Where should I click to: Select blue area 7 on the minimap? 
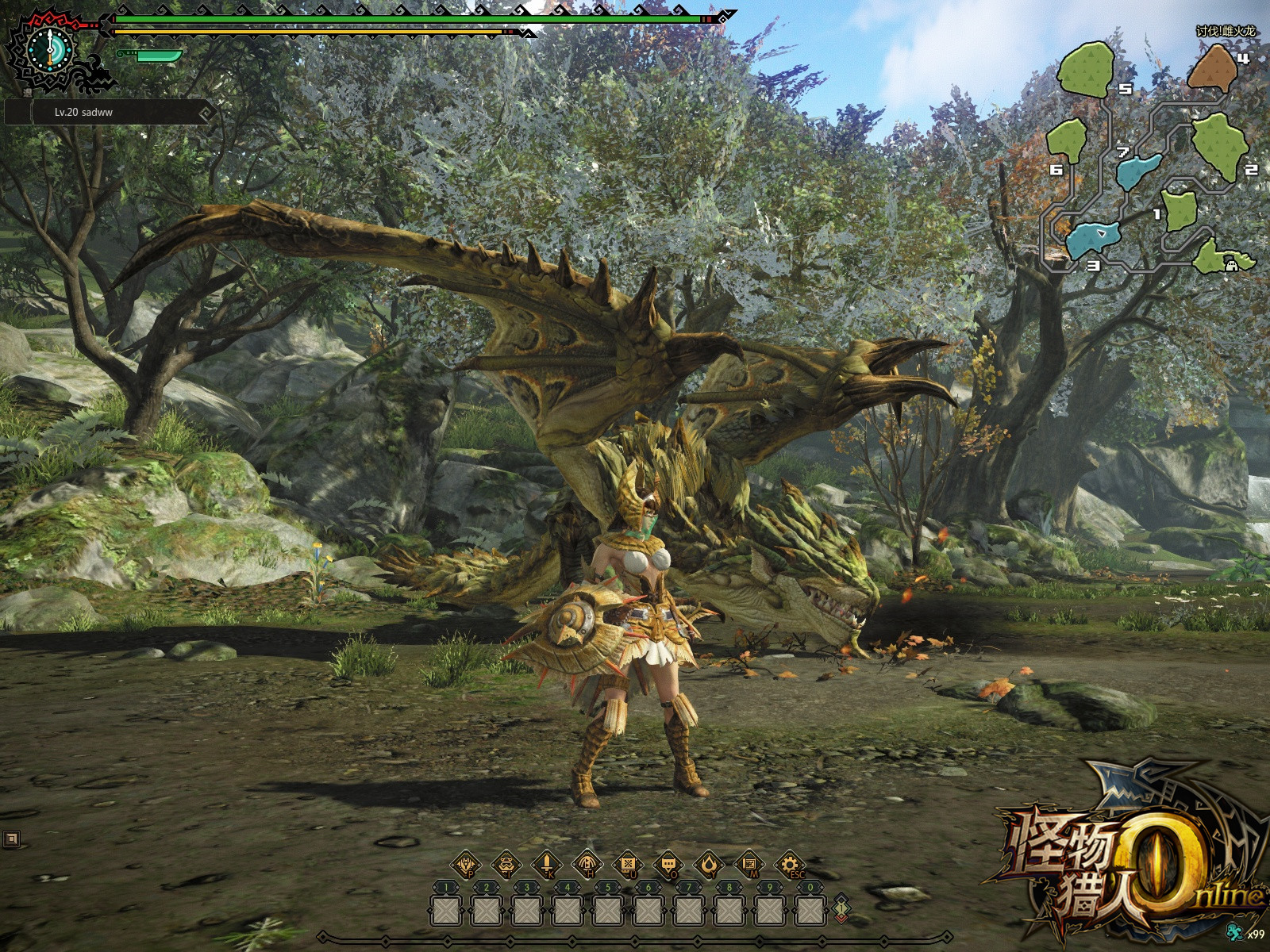[1139, 170]
